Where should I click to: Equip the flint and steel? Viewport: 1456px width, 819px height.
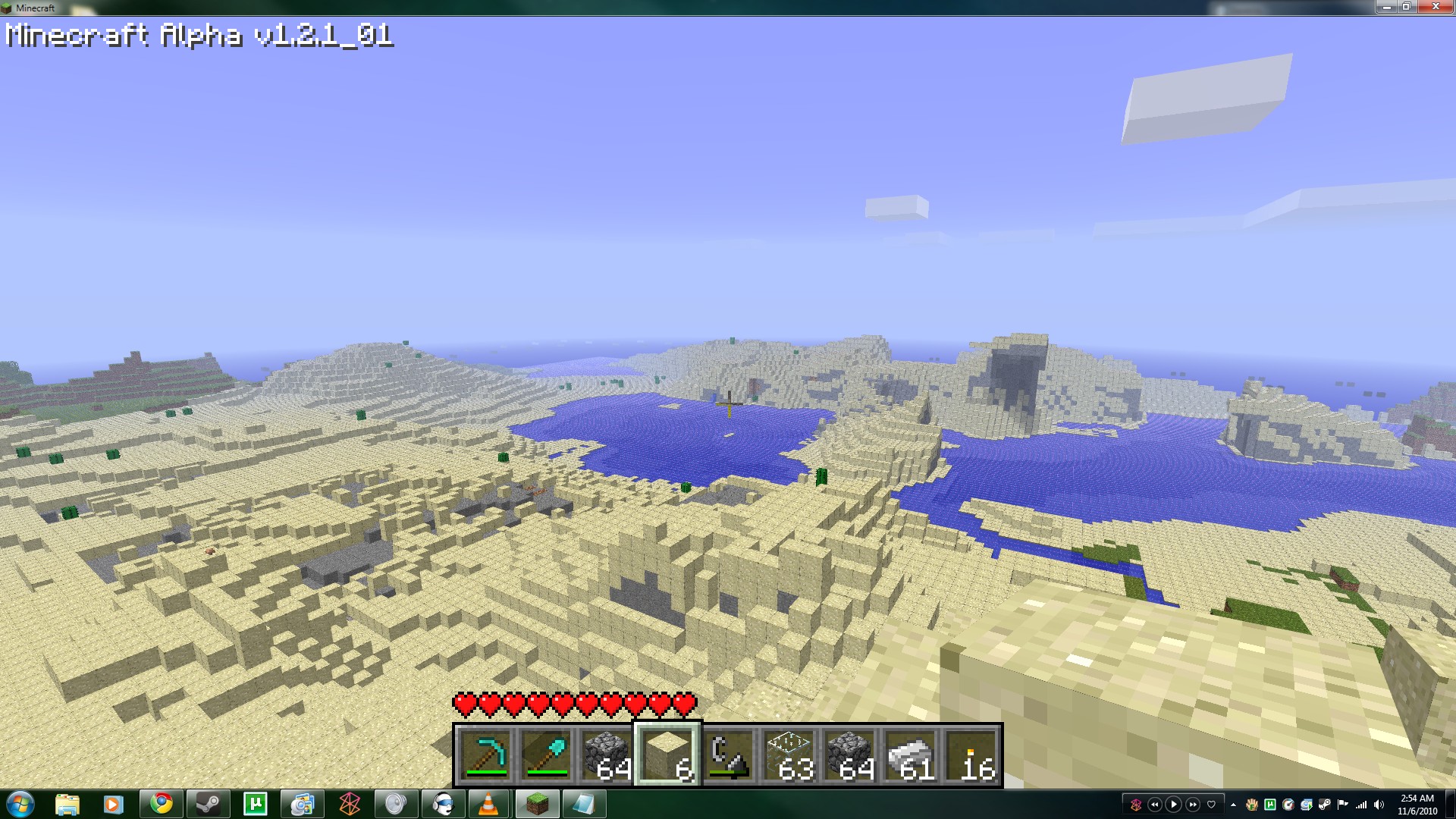[728, 755]
